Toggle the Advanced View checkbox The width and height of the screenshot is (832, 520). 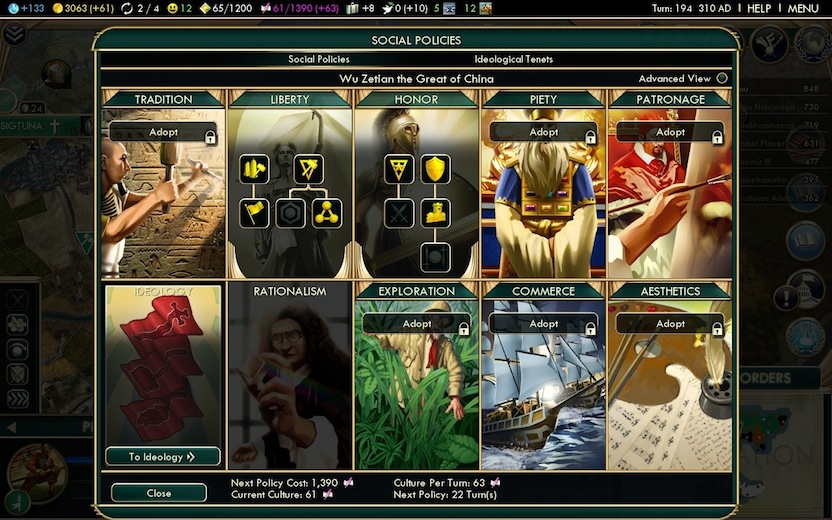723,79
